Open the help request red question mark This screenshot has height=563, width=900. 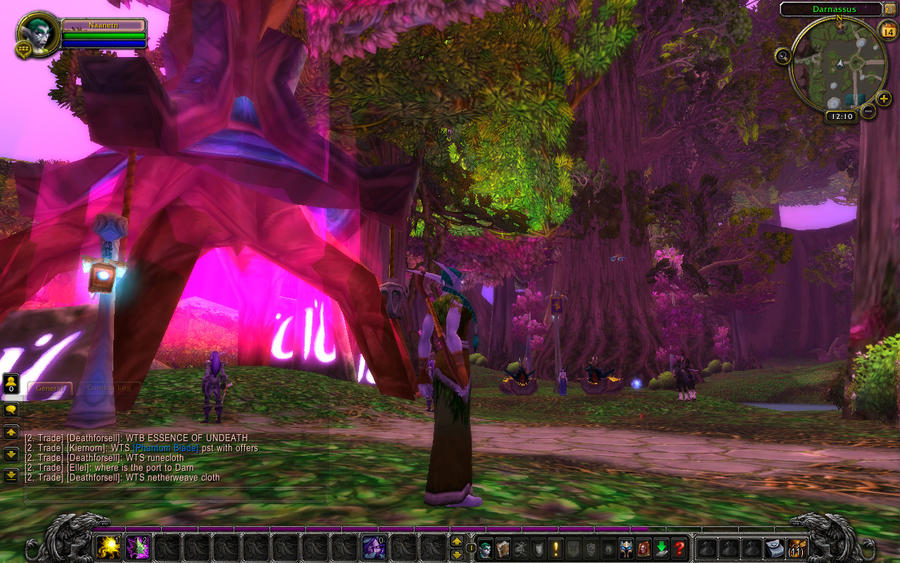click(x=679, y=548)
